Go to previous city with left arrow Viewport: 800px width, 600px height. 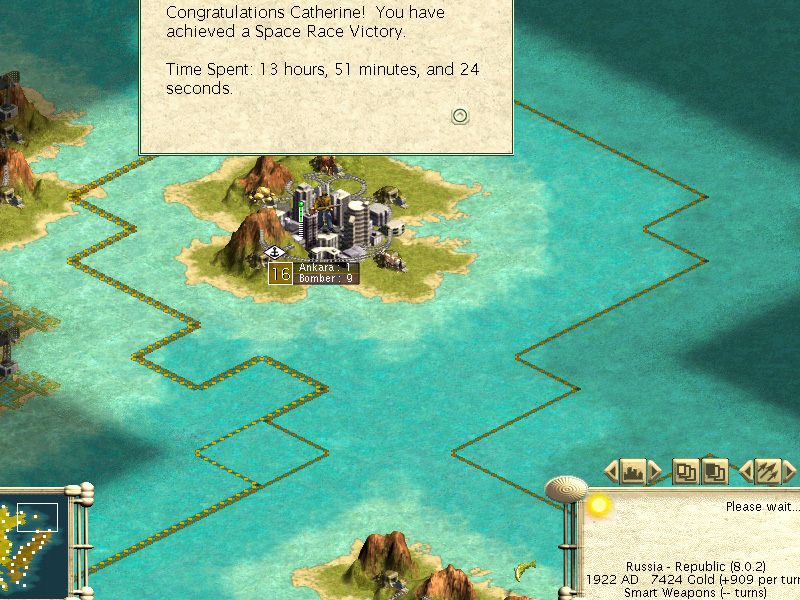(610, 470)
